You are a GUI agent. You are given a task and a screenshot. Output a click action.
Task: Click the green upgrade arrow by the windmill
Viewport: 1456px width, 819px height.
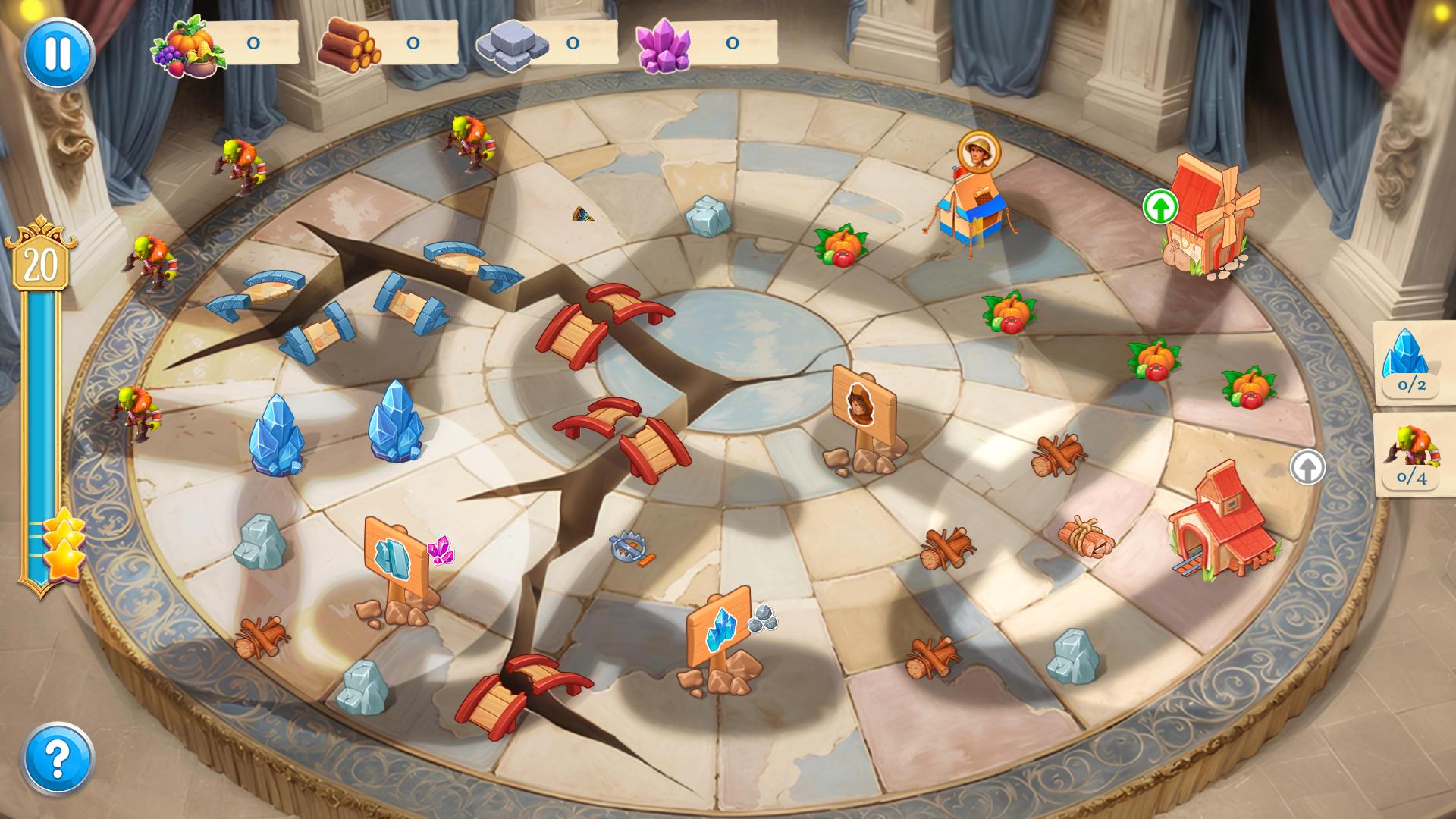pyautogui.click(x=1160, y=206)
